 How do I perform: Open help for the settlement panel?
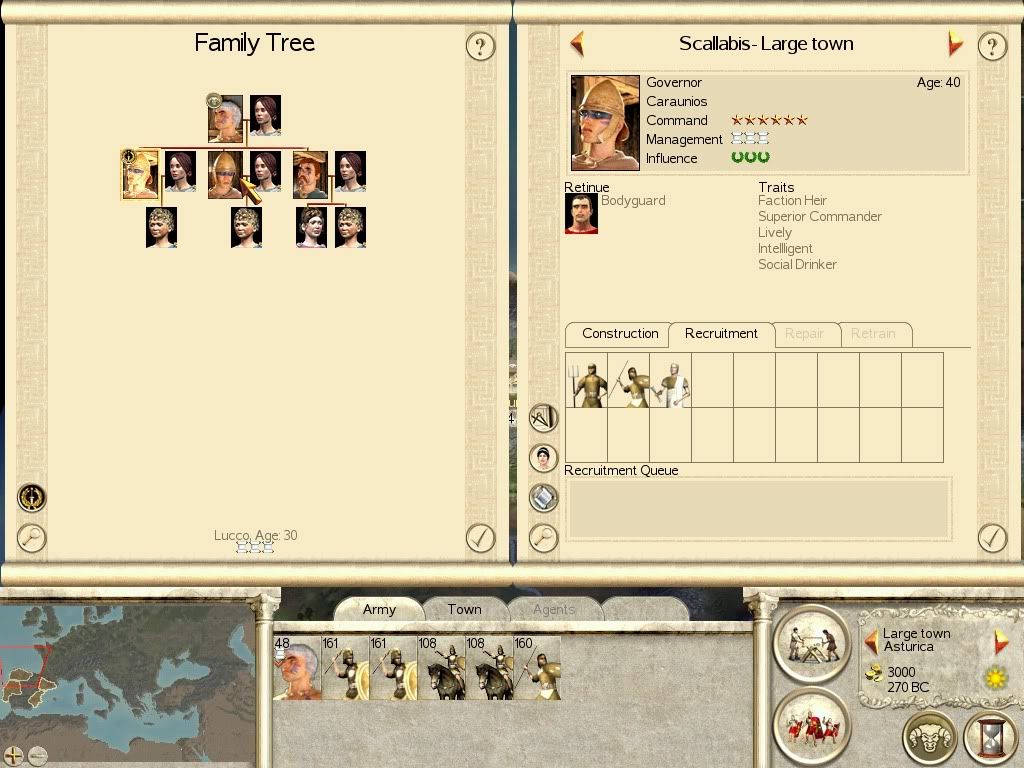coord(991,46)
